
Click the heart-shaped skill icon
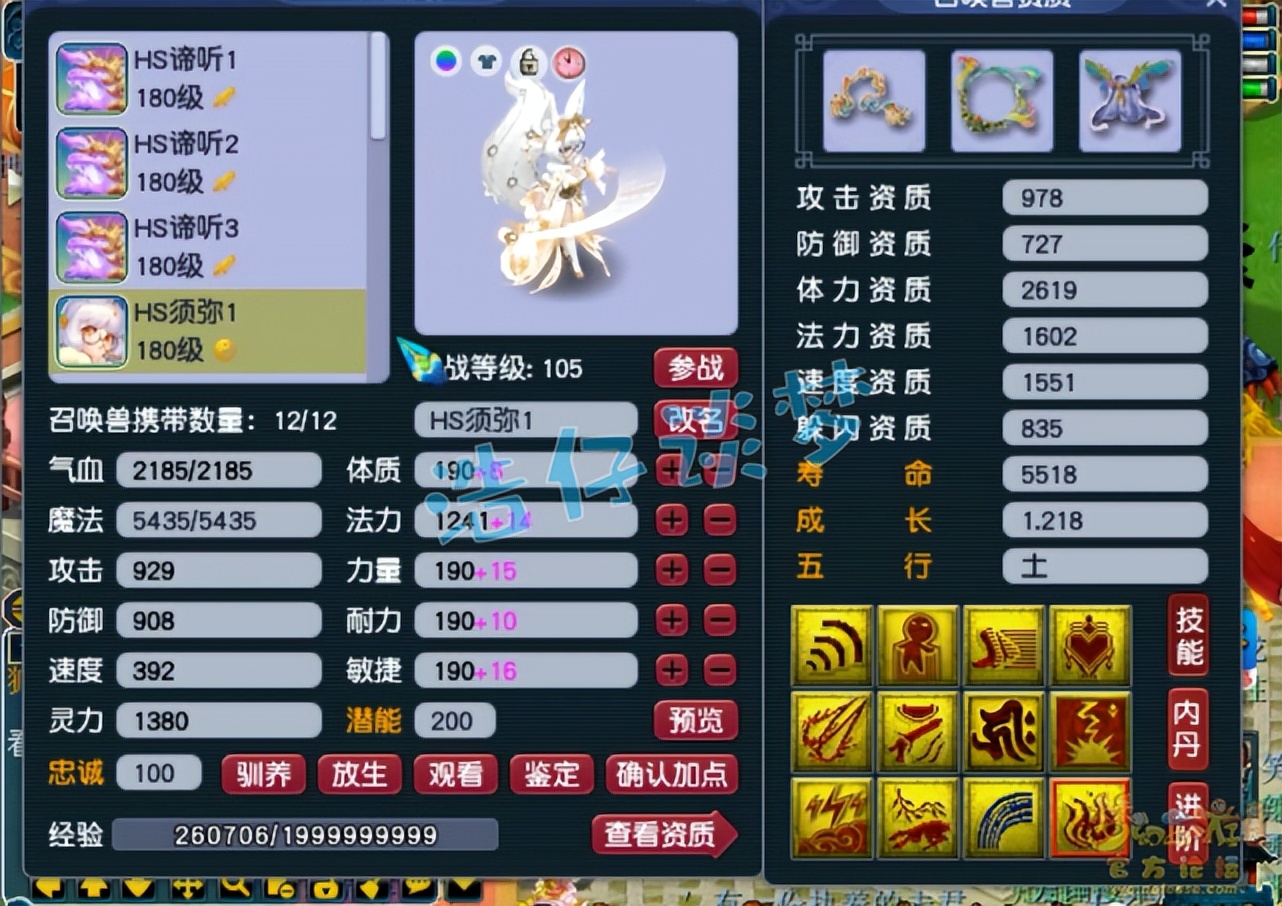1090,645
